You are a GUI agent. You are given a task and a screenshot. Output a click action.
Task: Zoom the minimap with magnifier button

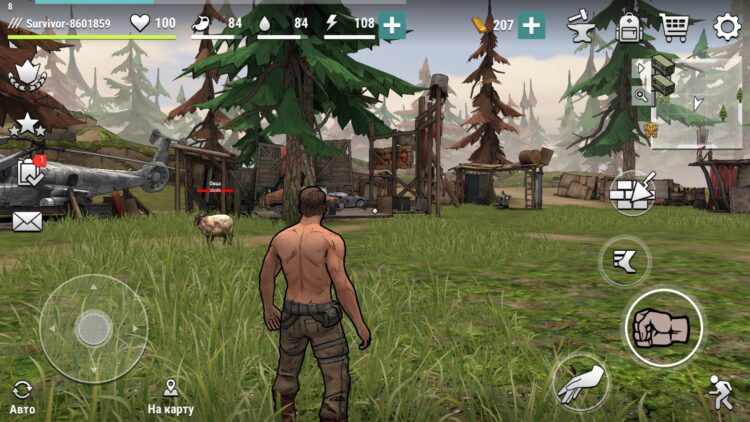pyautogui.click(x=641, y=95)
